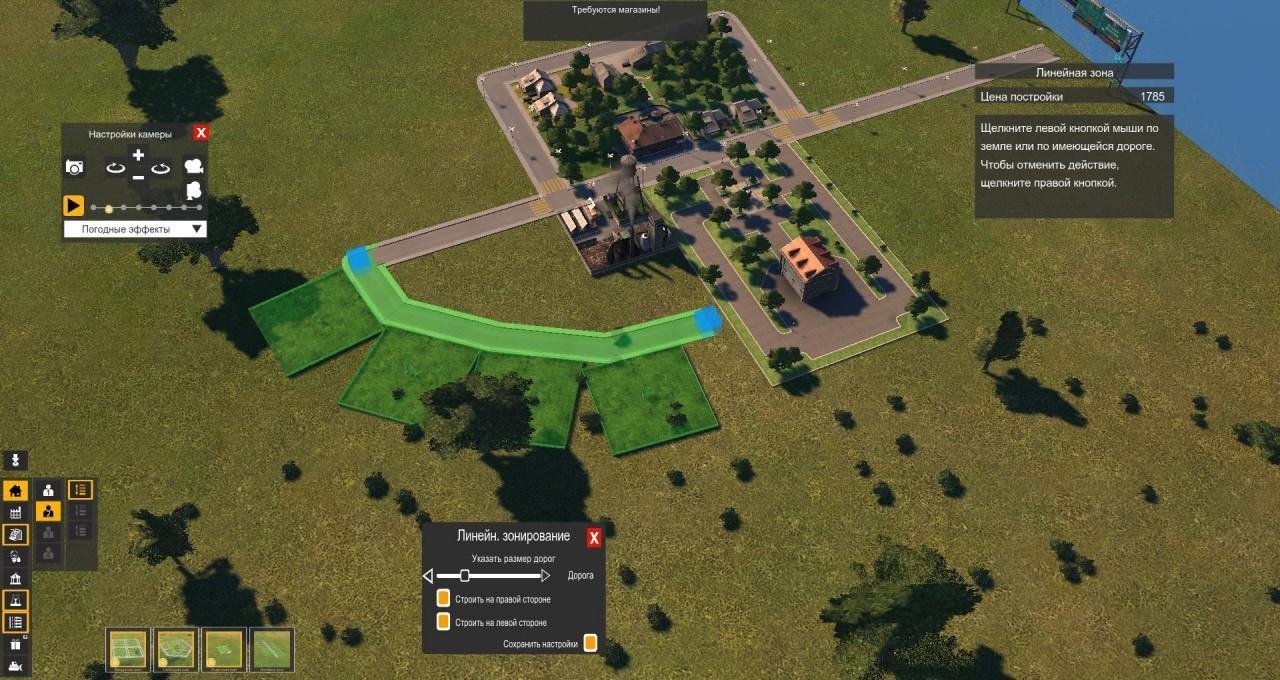Choose the hexagonal zone thumbnail
Viewport: 1280px width, 680px height.
[x=176, y=648]
